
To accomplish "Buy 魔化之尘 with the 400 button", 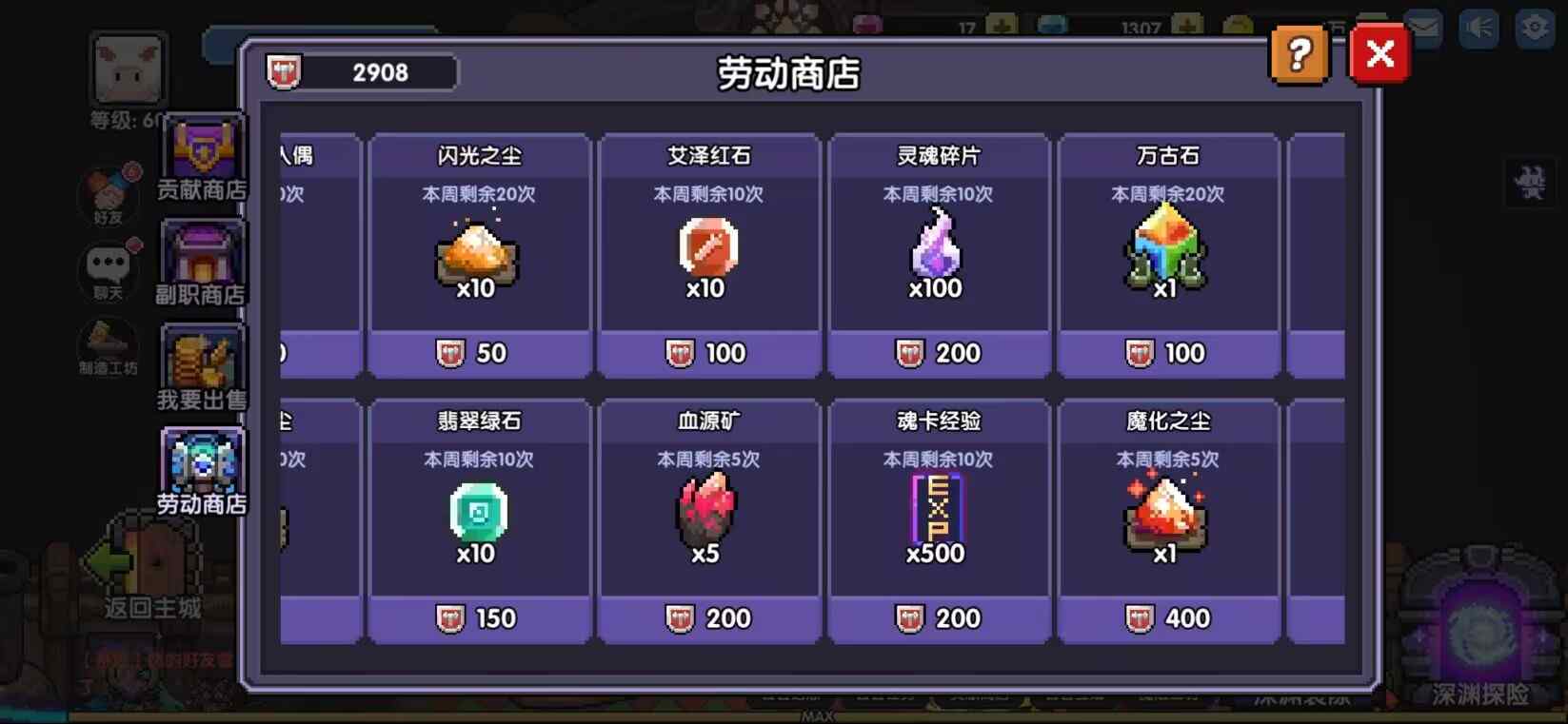I will click(1168, 617).
